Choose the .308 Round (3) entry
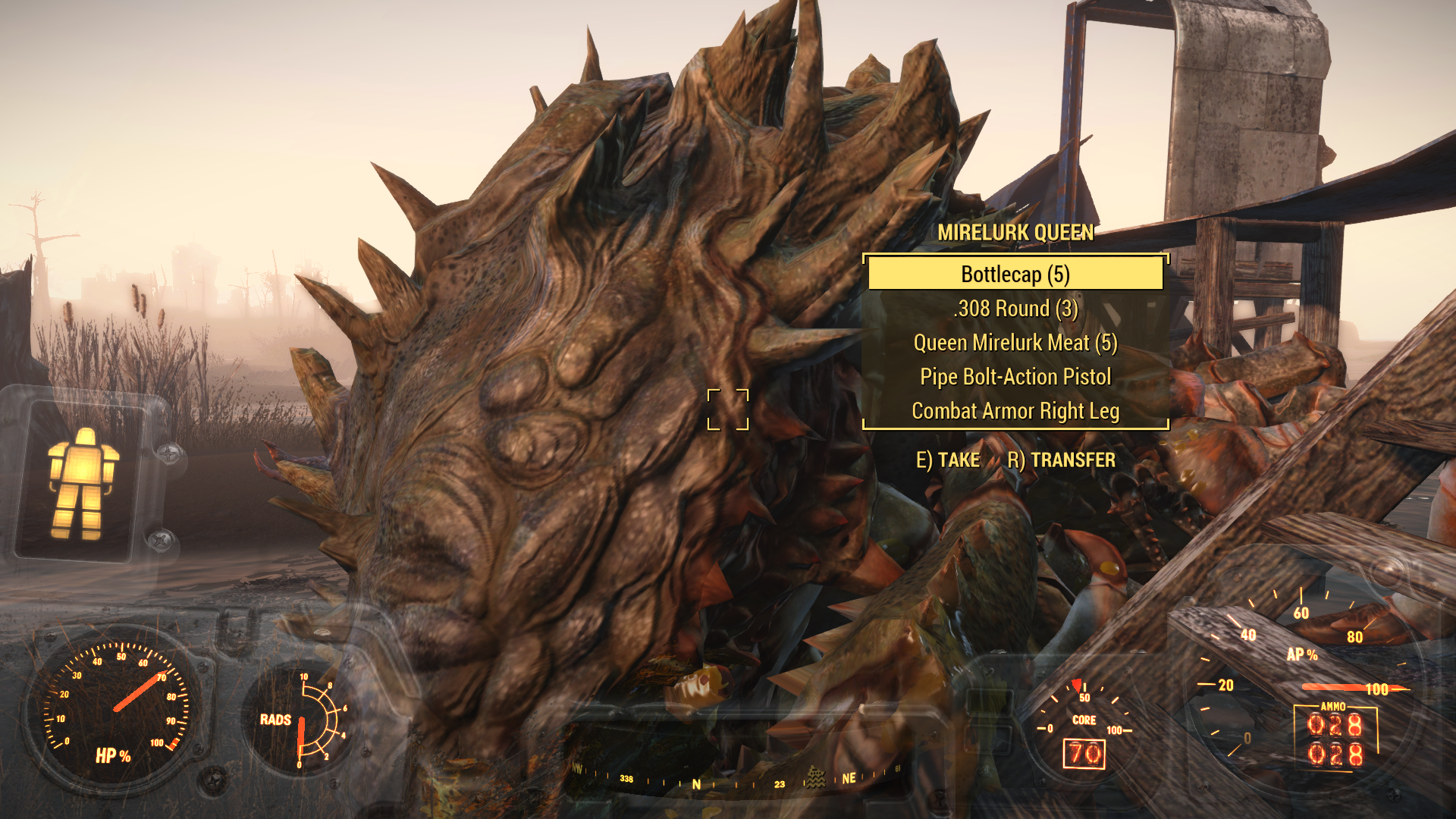This screenshot has width=1456, height=819. 1015,309
